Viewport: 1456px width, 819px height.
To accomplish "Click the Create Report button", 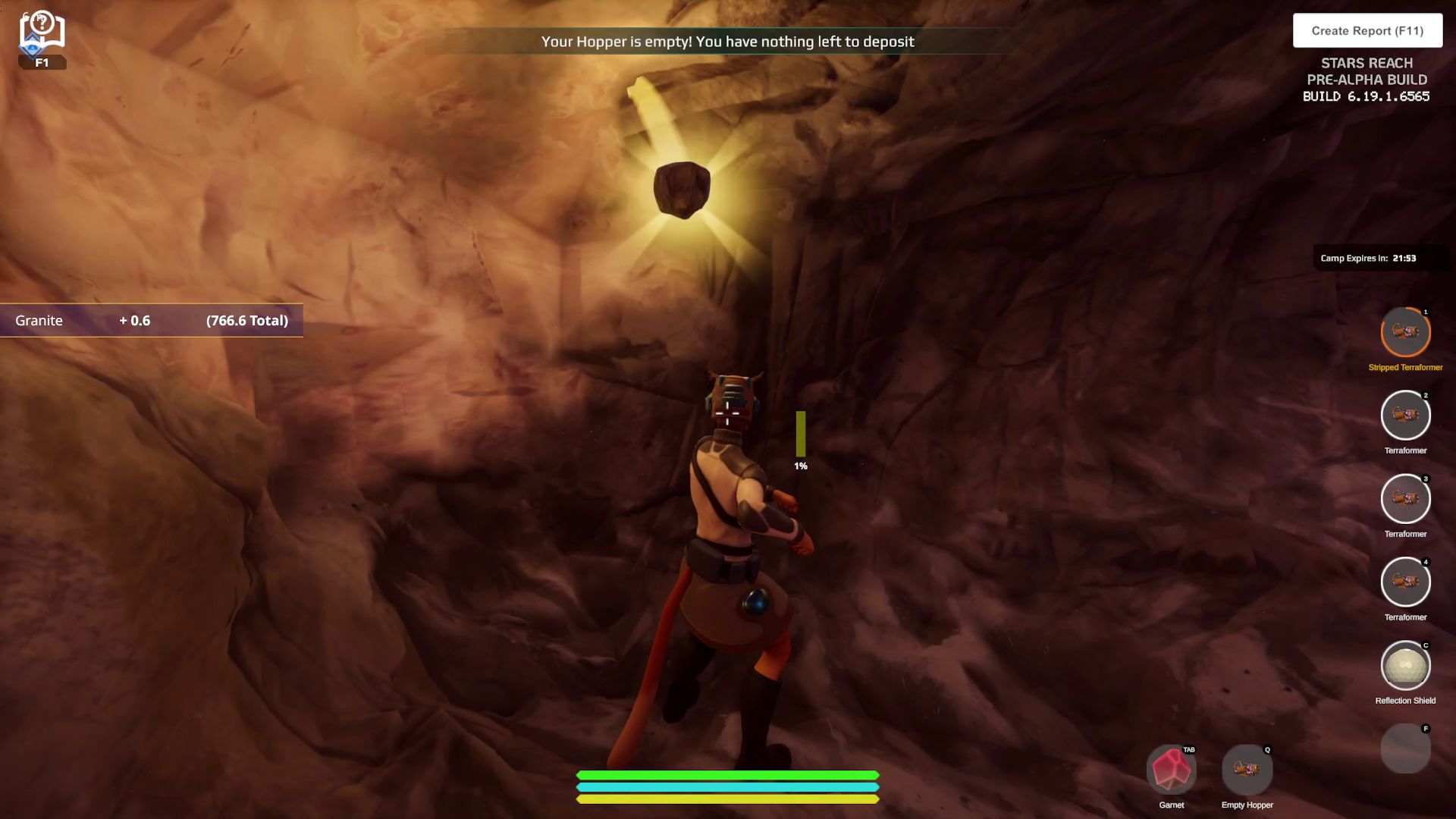I will click(1367, 31).
